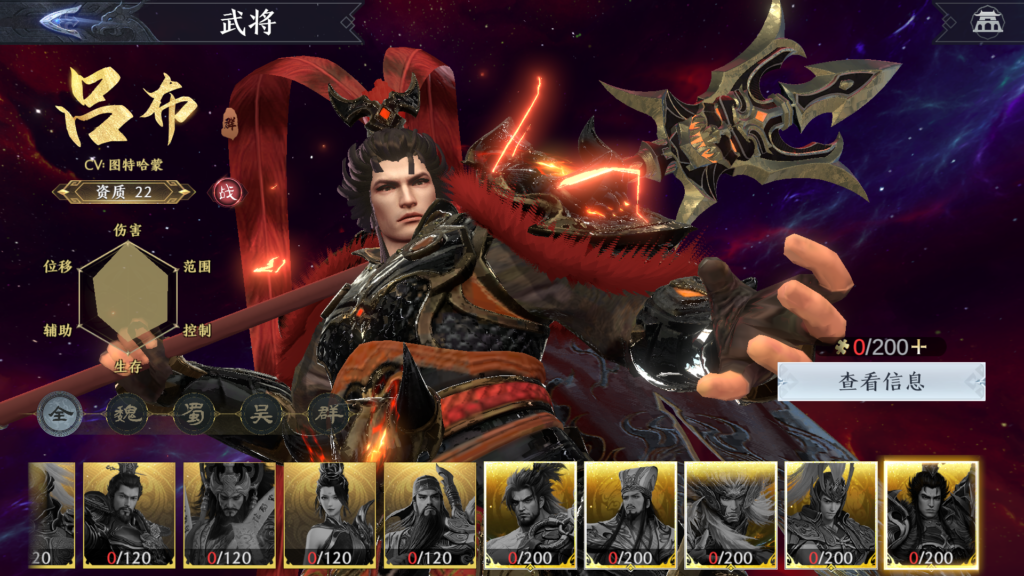Show the 蜀 faction heroes
This screenshot has height=576, width=1024.
194,414
